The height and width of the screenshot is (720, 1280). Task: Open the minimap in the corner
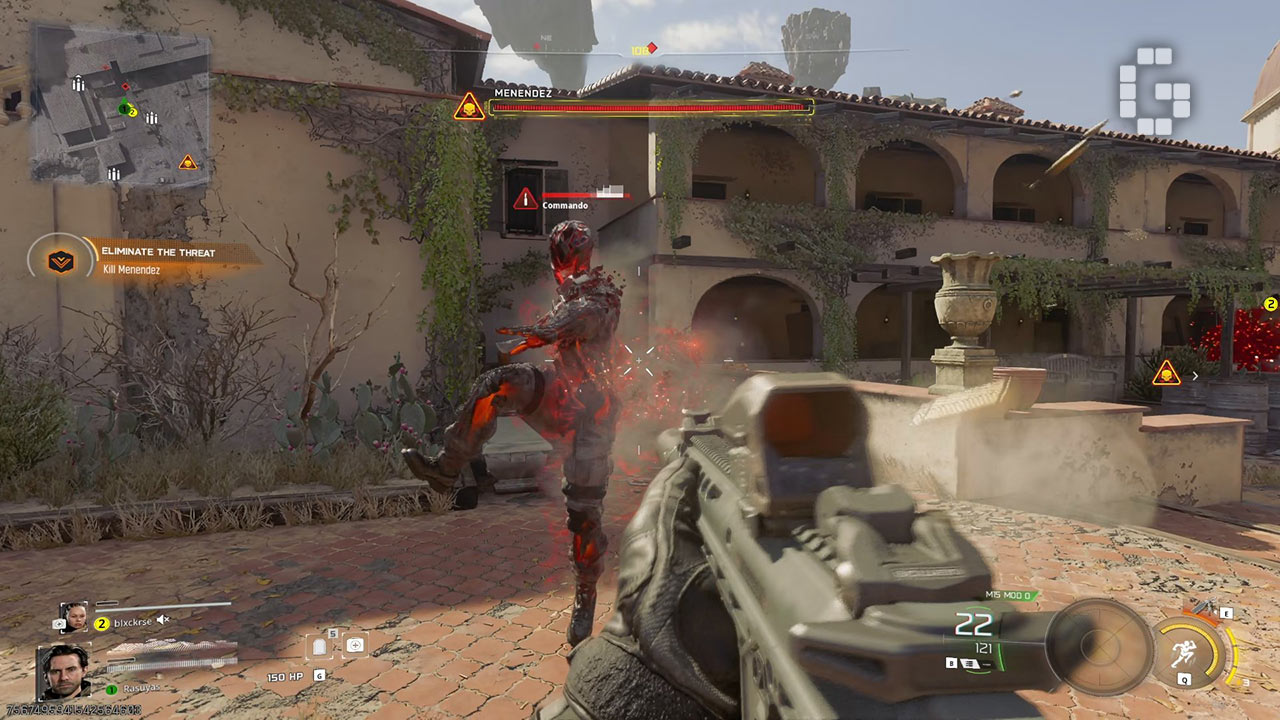(x=121, y=104)
